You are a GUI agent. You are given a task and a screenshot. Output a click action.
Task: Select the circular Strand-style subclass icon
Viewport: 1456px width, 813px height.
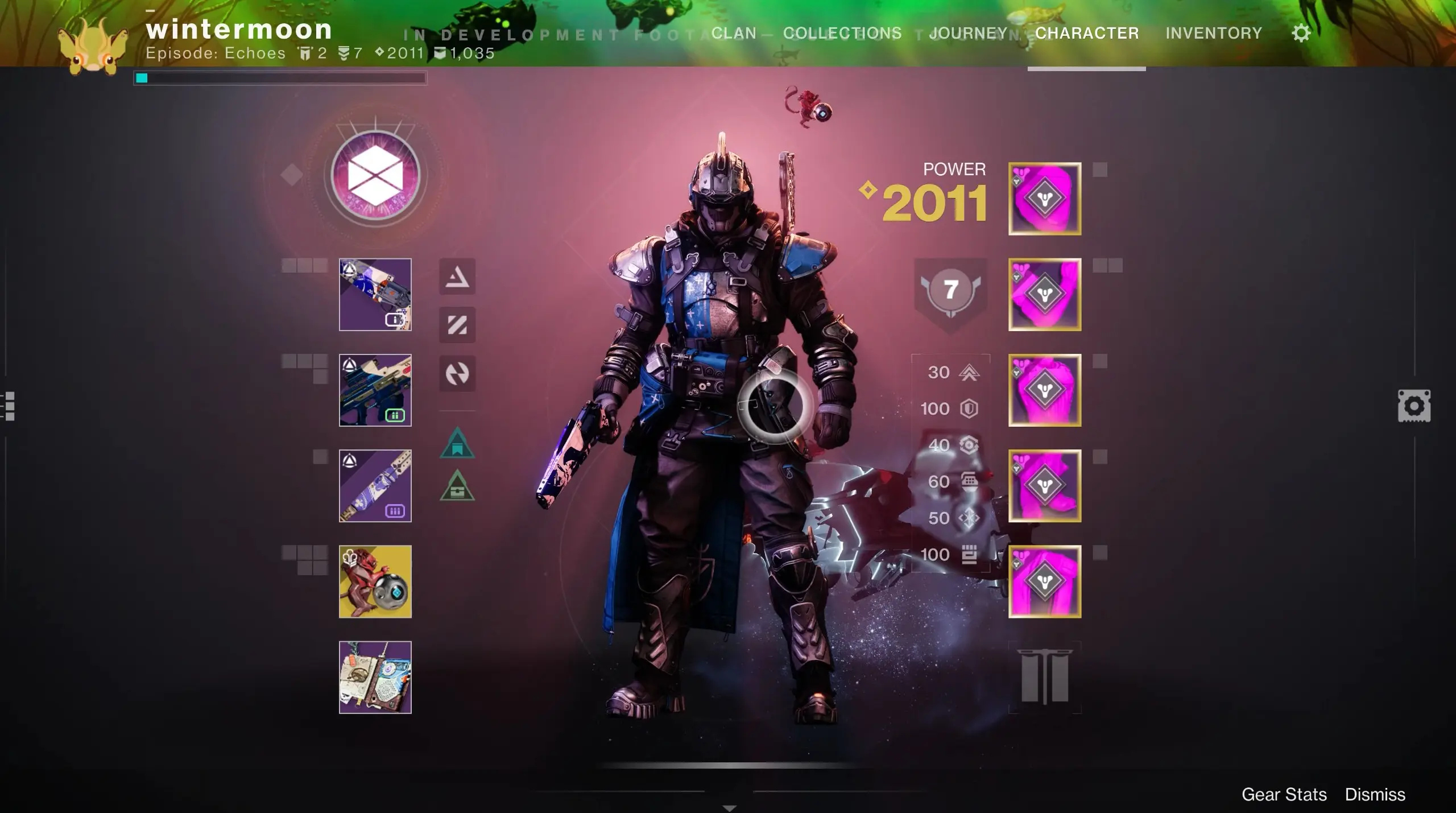pos(457,375)
